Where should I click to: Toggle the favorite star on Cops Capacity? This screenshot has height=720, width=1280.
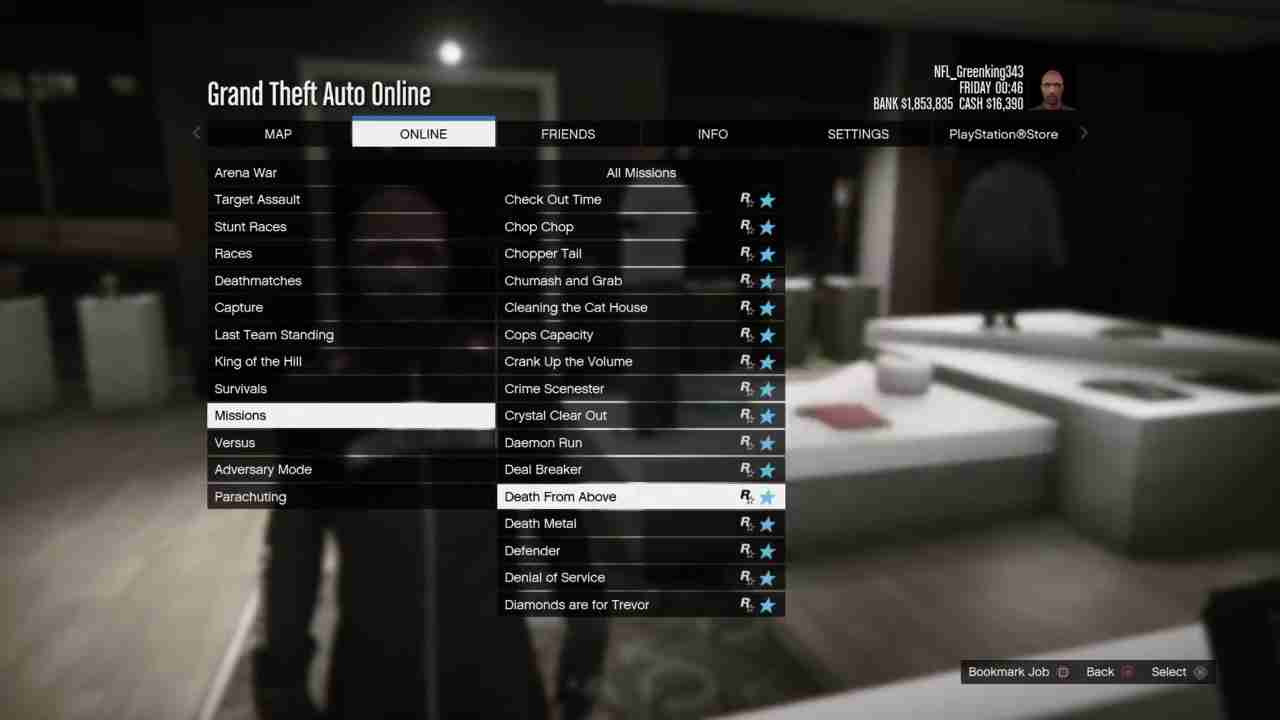tap(767, 334)
